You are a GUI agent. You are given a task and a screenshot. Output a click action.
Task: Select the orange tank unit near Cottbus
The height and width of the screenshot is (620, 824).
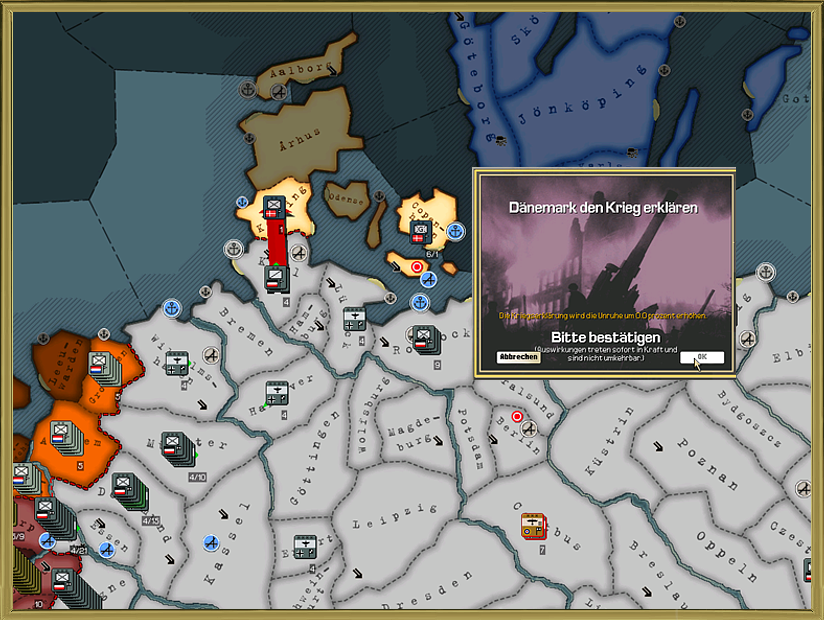[x=533, y=526]
